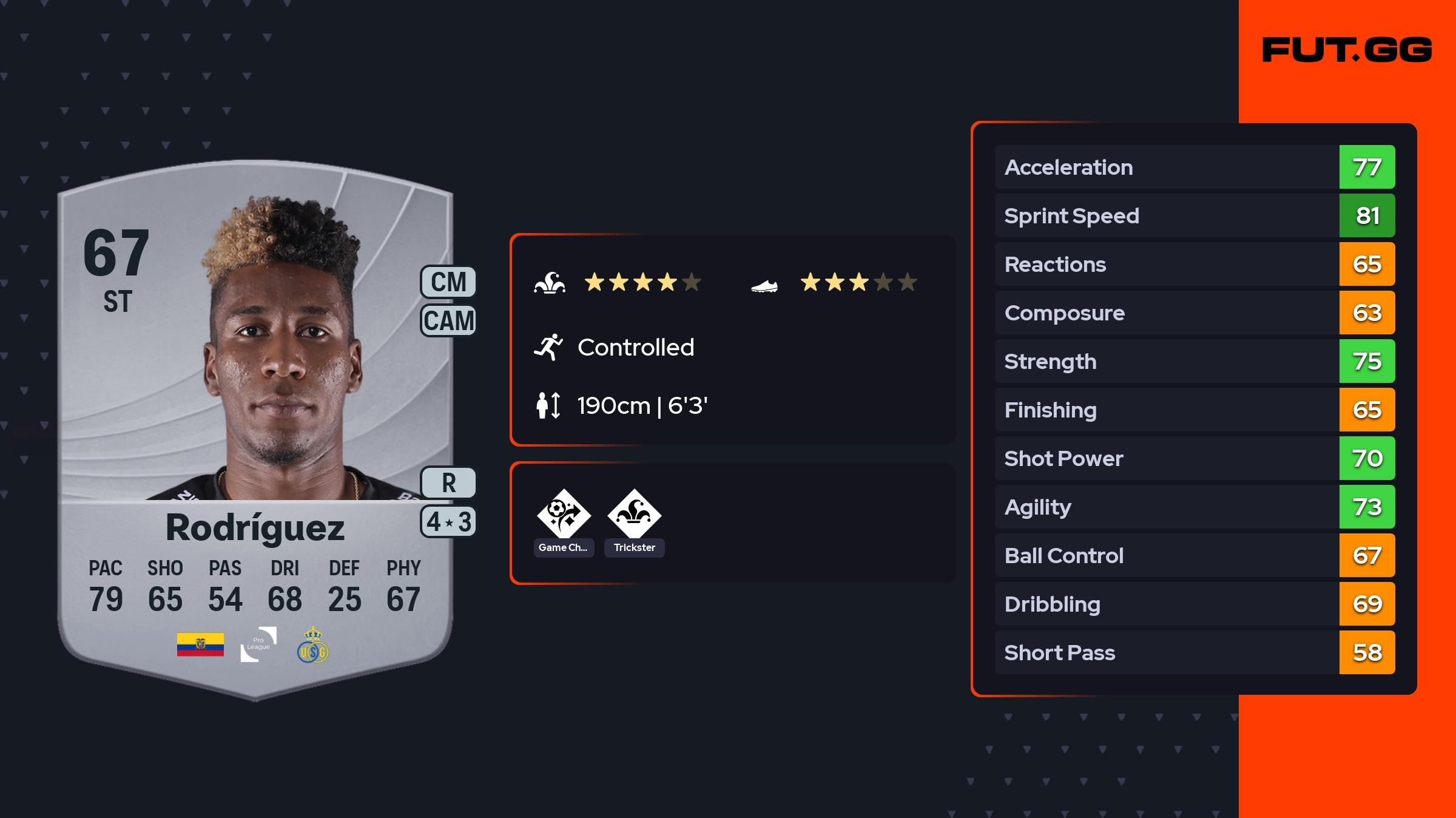Screen dimensions: 1456x818
Task: Click the weak foot boot icon
Action: [x=764, y=285]
